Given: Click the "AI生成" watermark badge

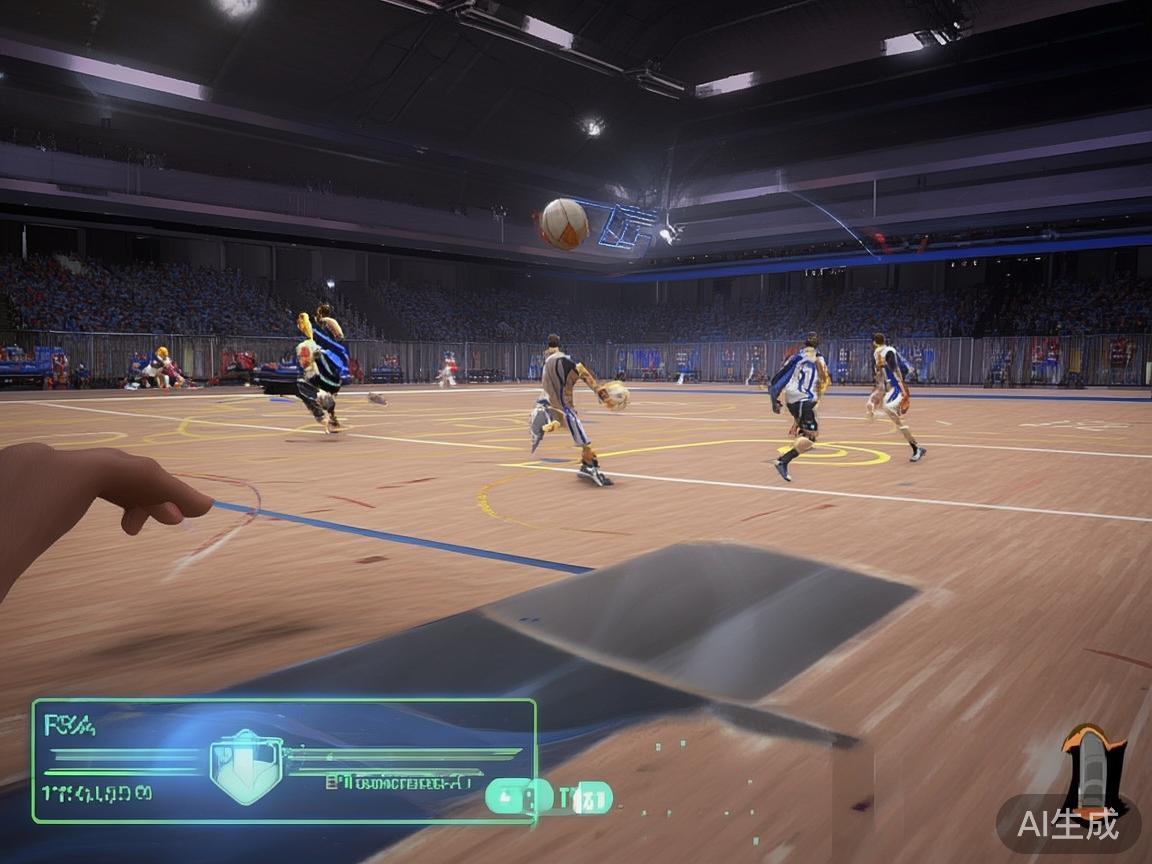Looking at the screenshot, I should [x=1068, y=824].
